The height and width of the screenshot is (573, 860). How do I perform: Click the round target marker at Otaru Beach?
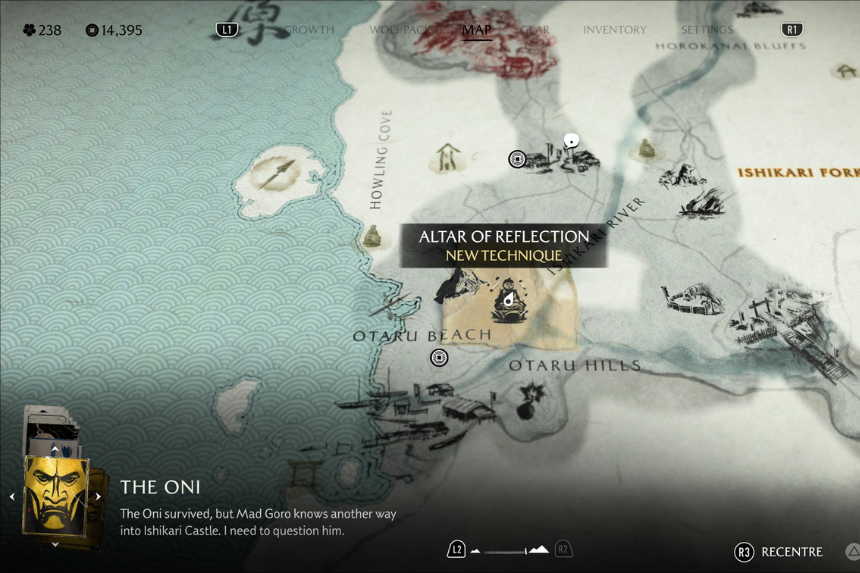click(438, 357)
